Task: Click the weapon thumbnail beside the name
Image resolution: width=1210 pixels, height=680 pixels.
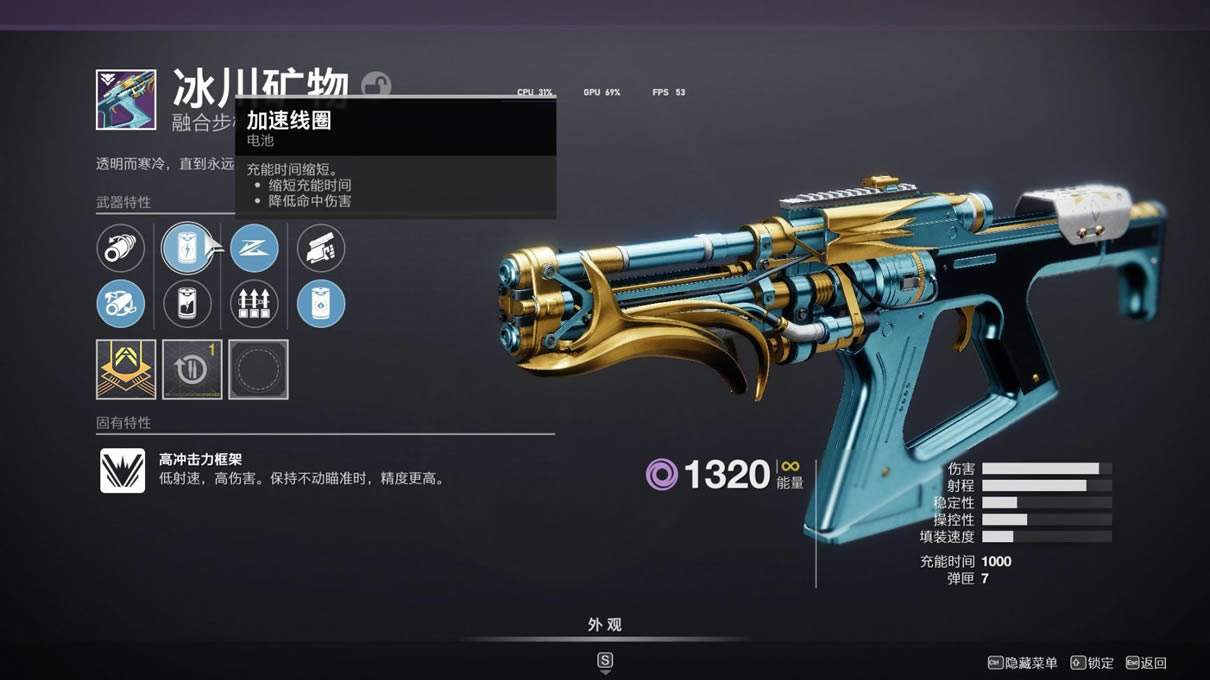Action: (x=126, y=99)
